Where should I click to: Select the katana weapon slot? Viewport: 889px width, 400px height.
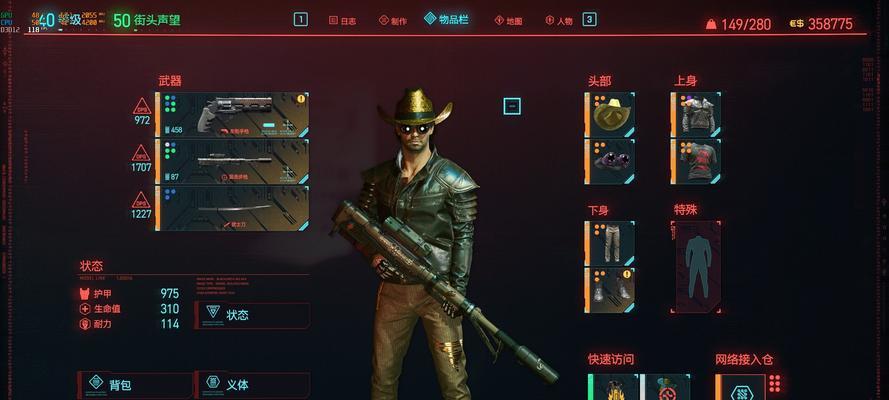pos(232,208)
